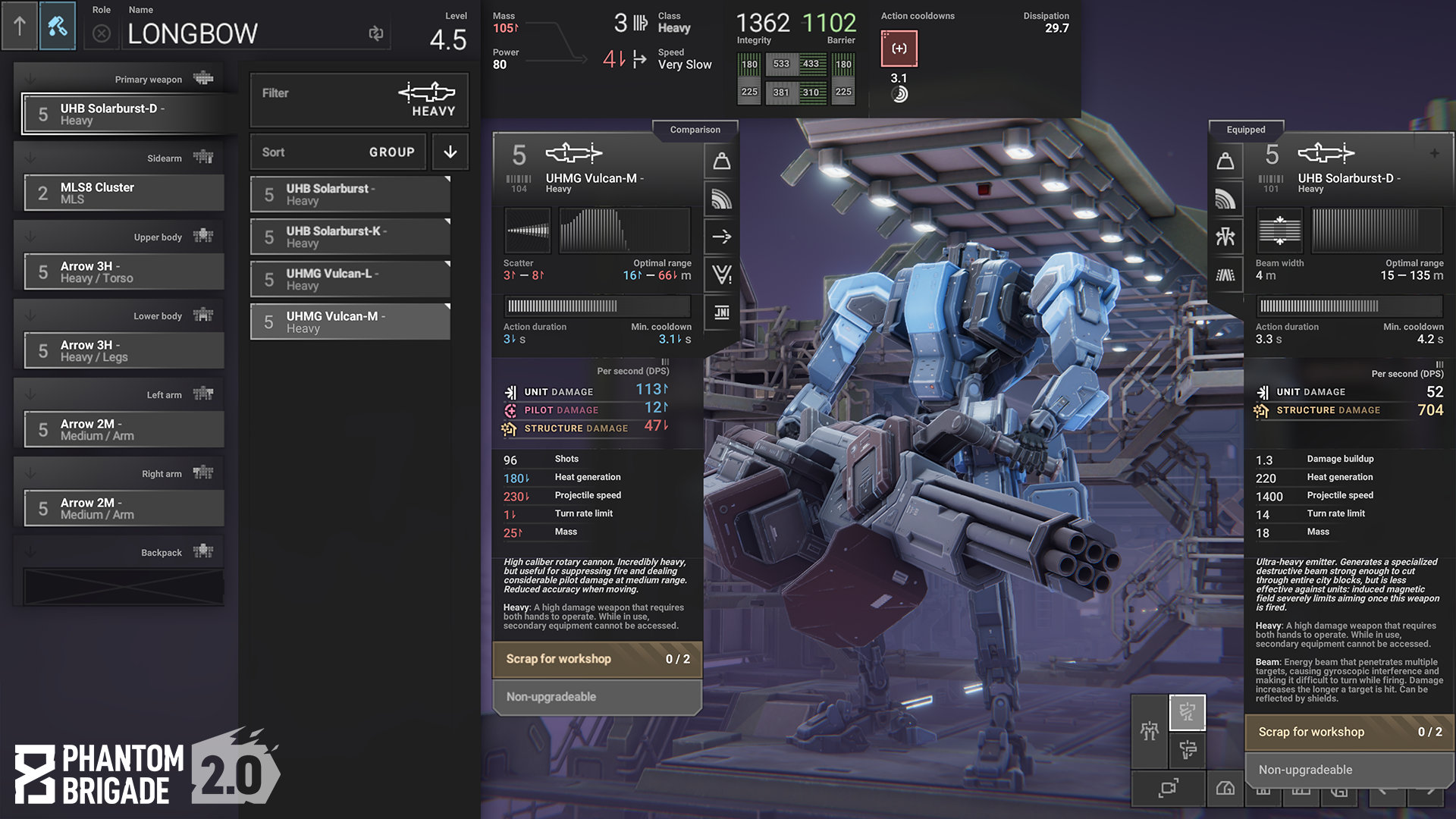This screenshot has width=1456, height=819.
Task: Switch to the Equipped tab
Action: coord(1246,129)
